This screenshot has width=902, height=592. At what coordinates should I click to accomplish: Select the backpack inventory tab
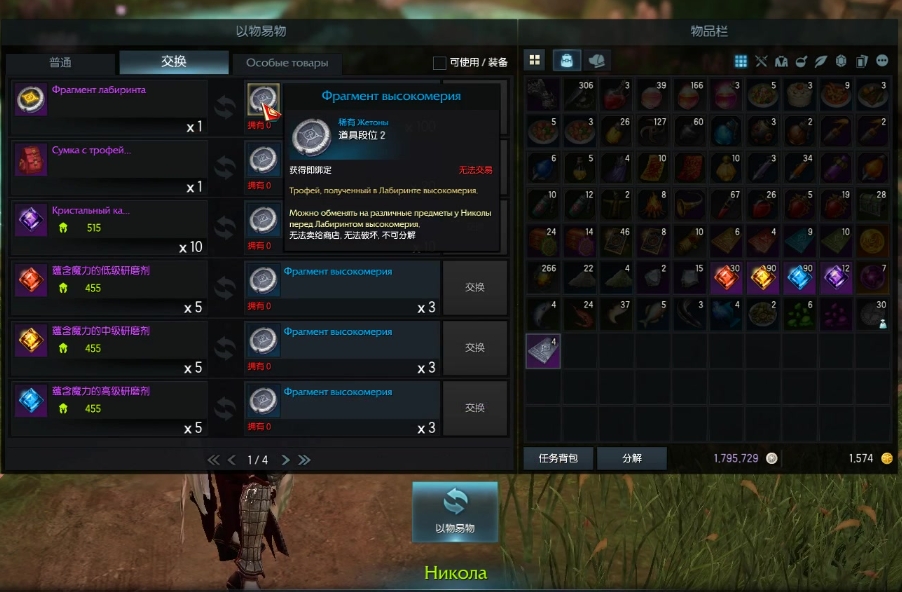[567, 60]
